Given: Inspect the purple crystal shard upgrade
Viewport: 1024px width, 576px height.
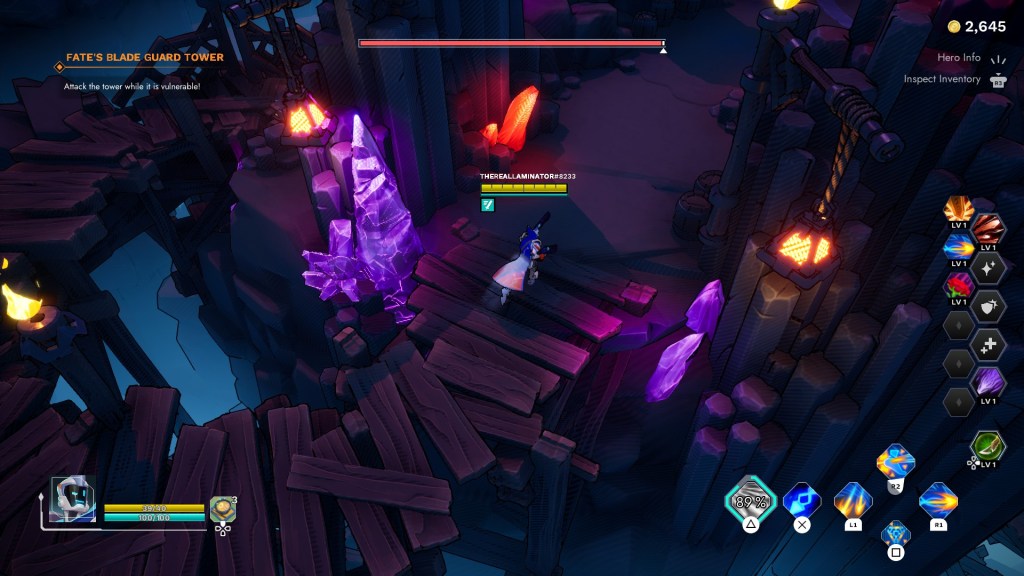Looking at the screenshot, I should [988, 381].
